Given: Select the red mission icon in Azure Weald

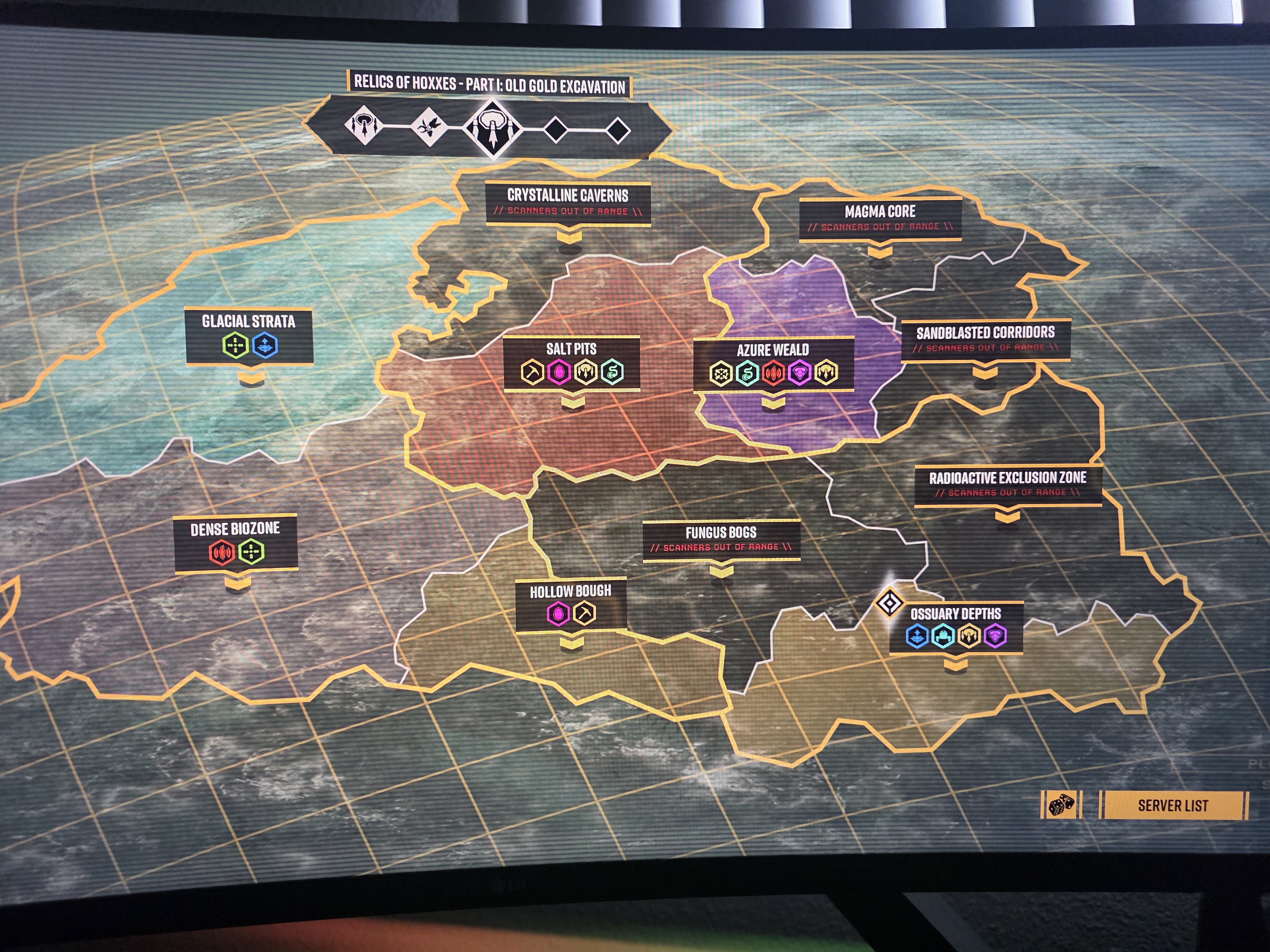Looking at the screenshot, I should tap(773, 373).
